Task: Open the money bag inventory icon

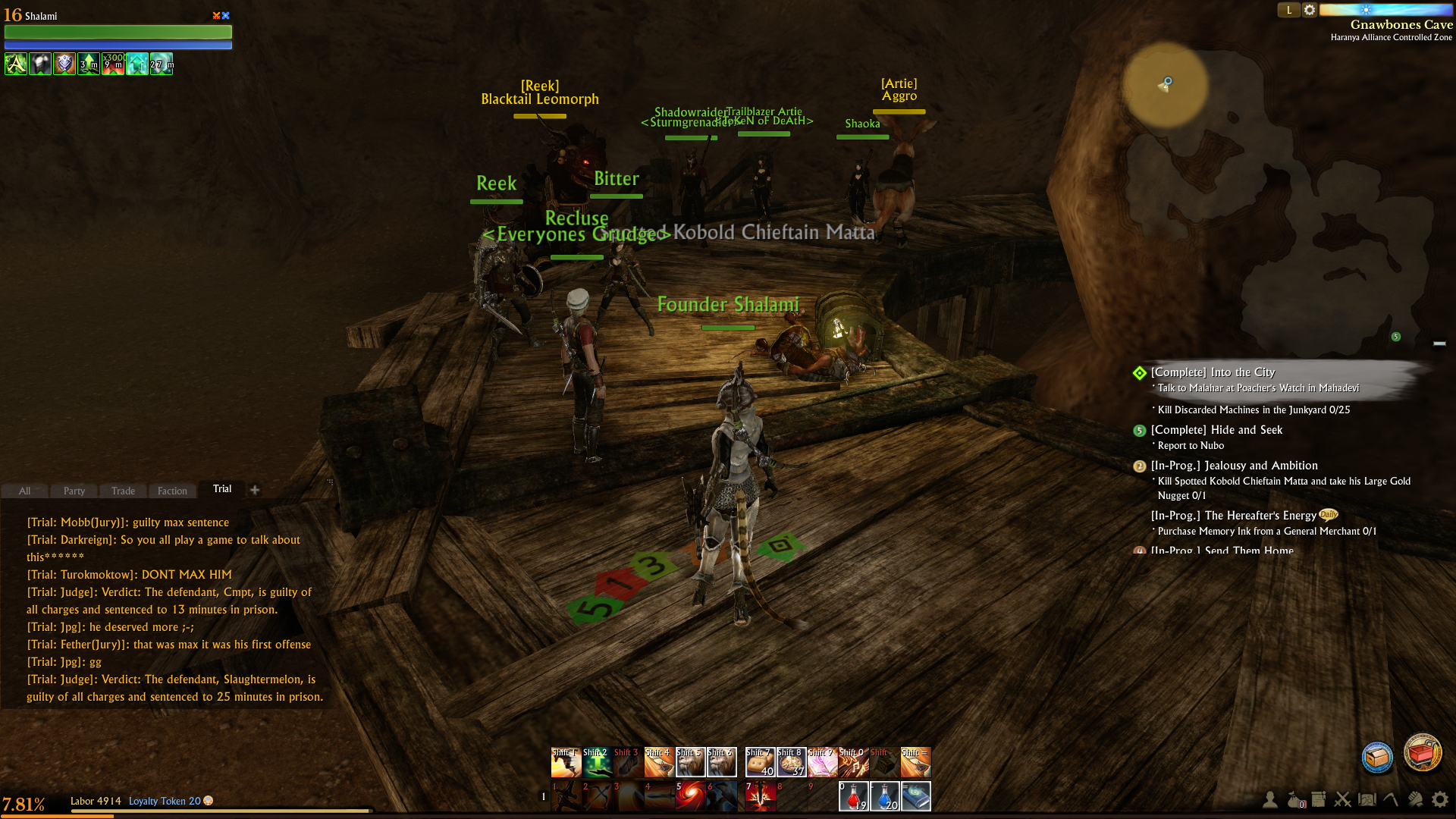Action: click(1294, 799)
